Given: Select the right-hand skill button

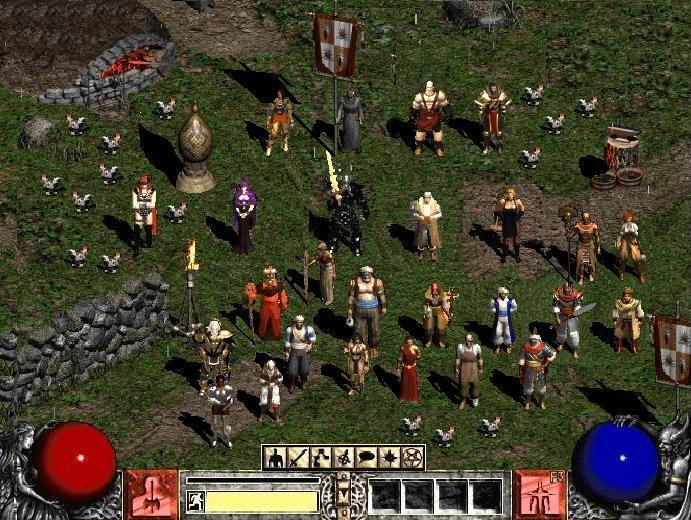Looking at the screenshot, I should click(x=539, y=494).
